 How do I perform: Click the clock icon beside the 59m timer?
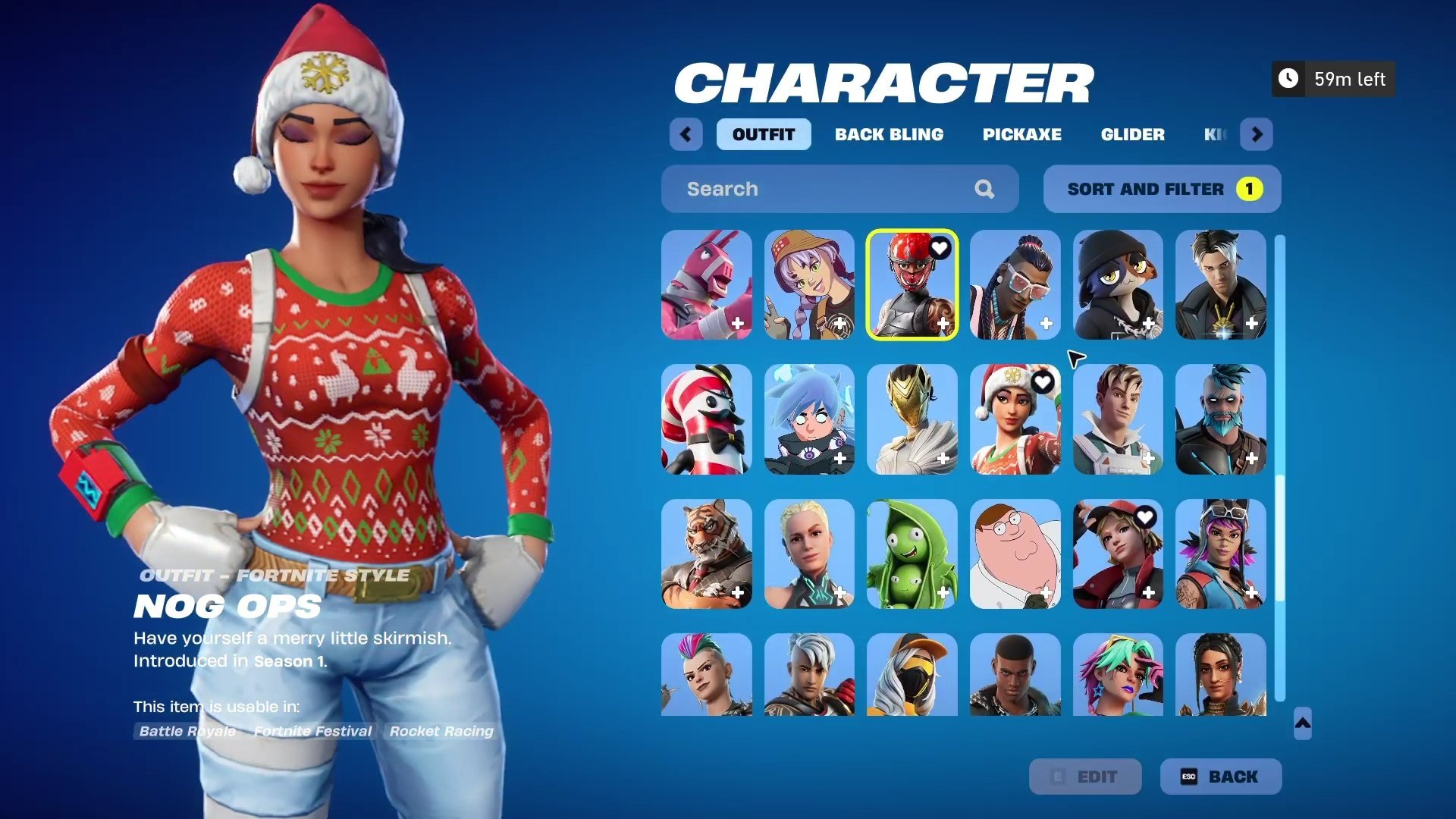[x=1288, y=78]
